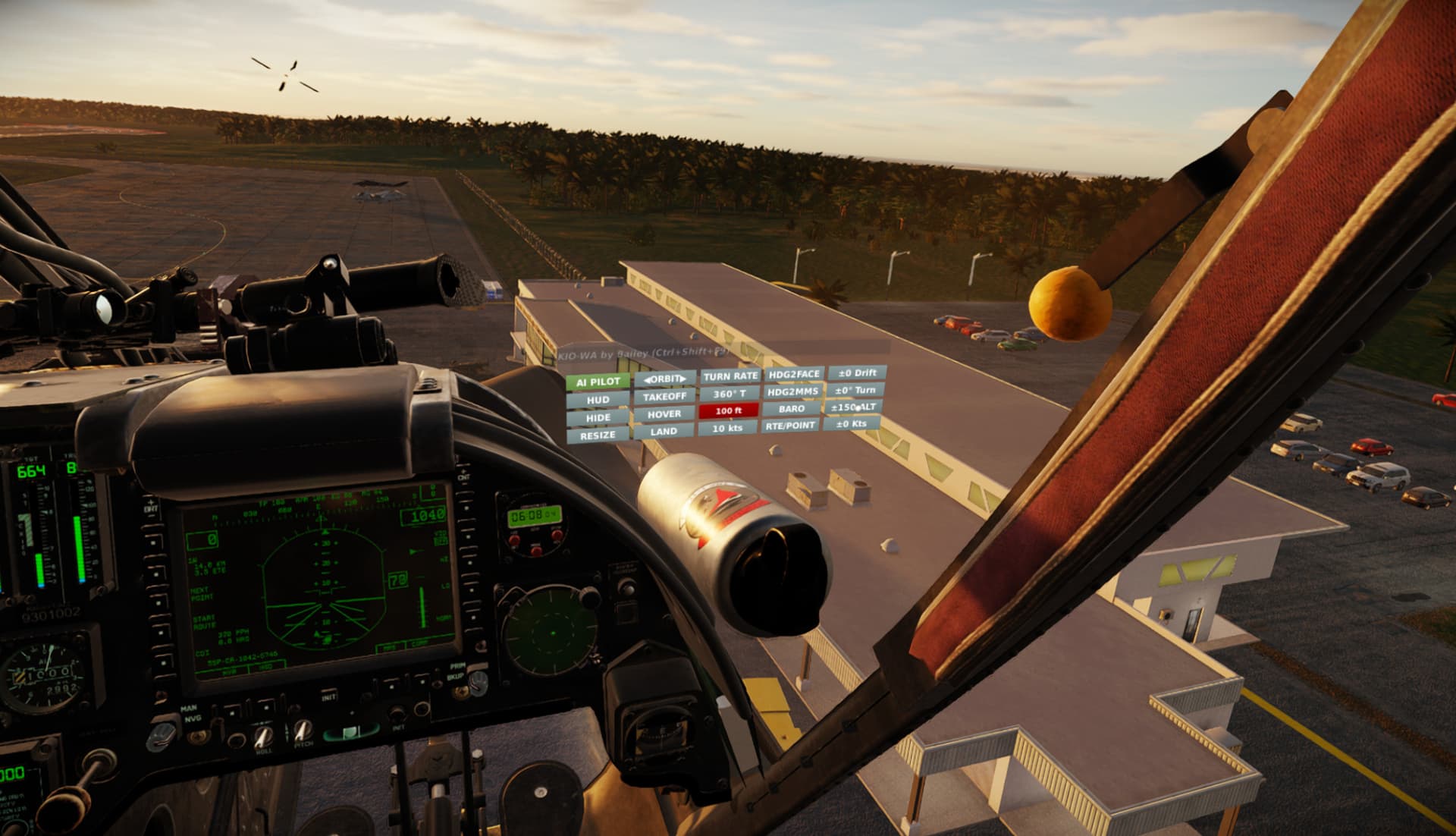Select the ±150 ALT button

[853, 407]
